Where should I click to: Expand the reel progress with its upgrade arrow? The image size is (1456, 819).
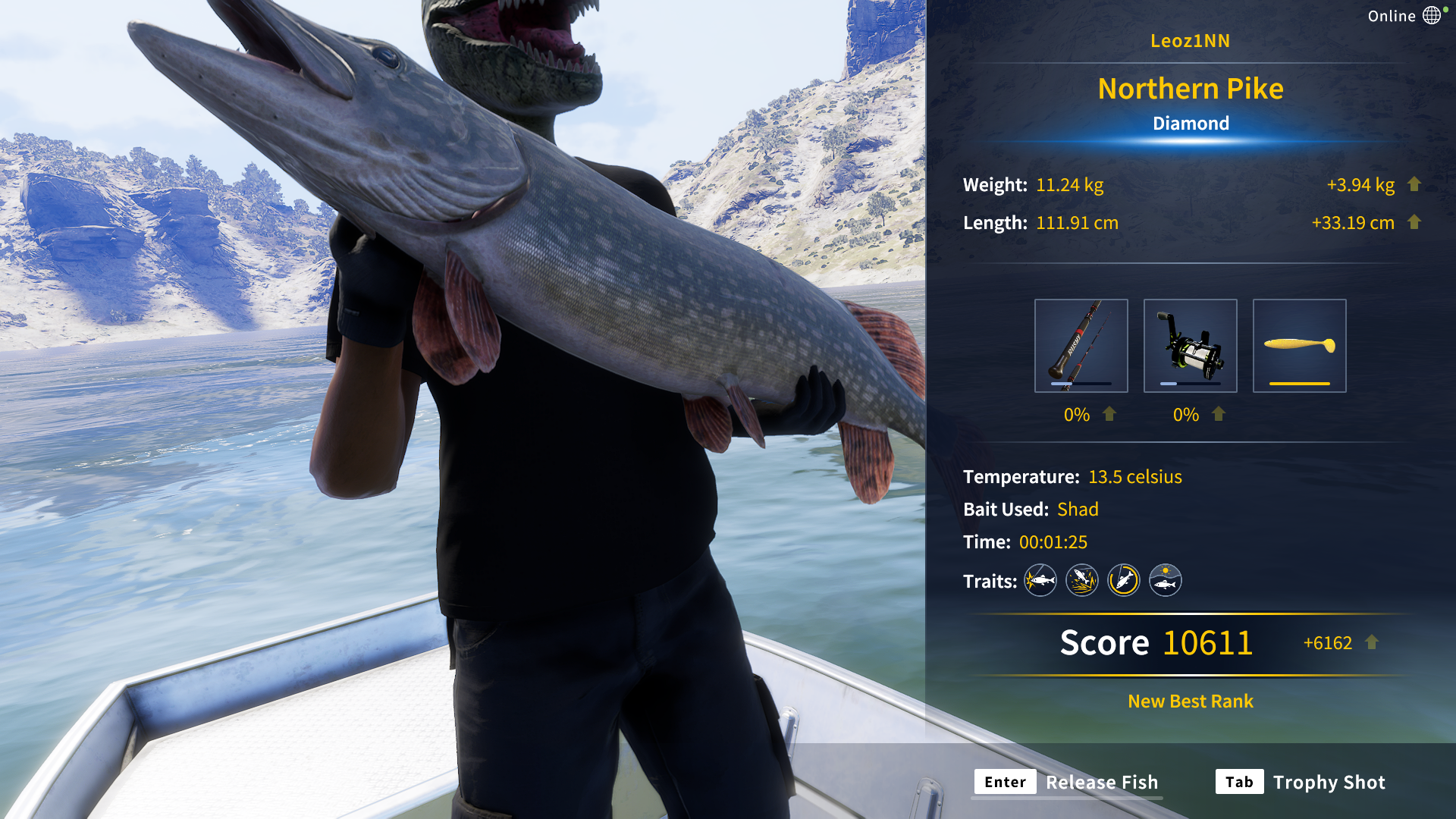(x=1219, y=415)
